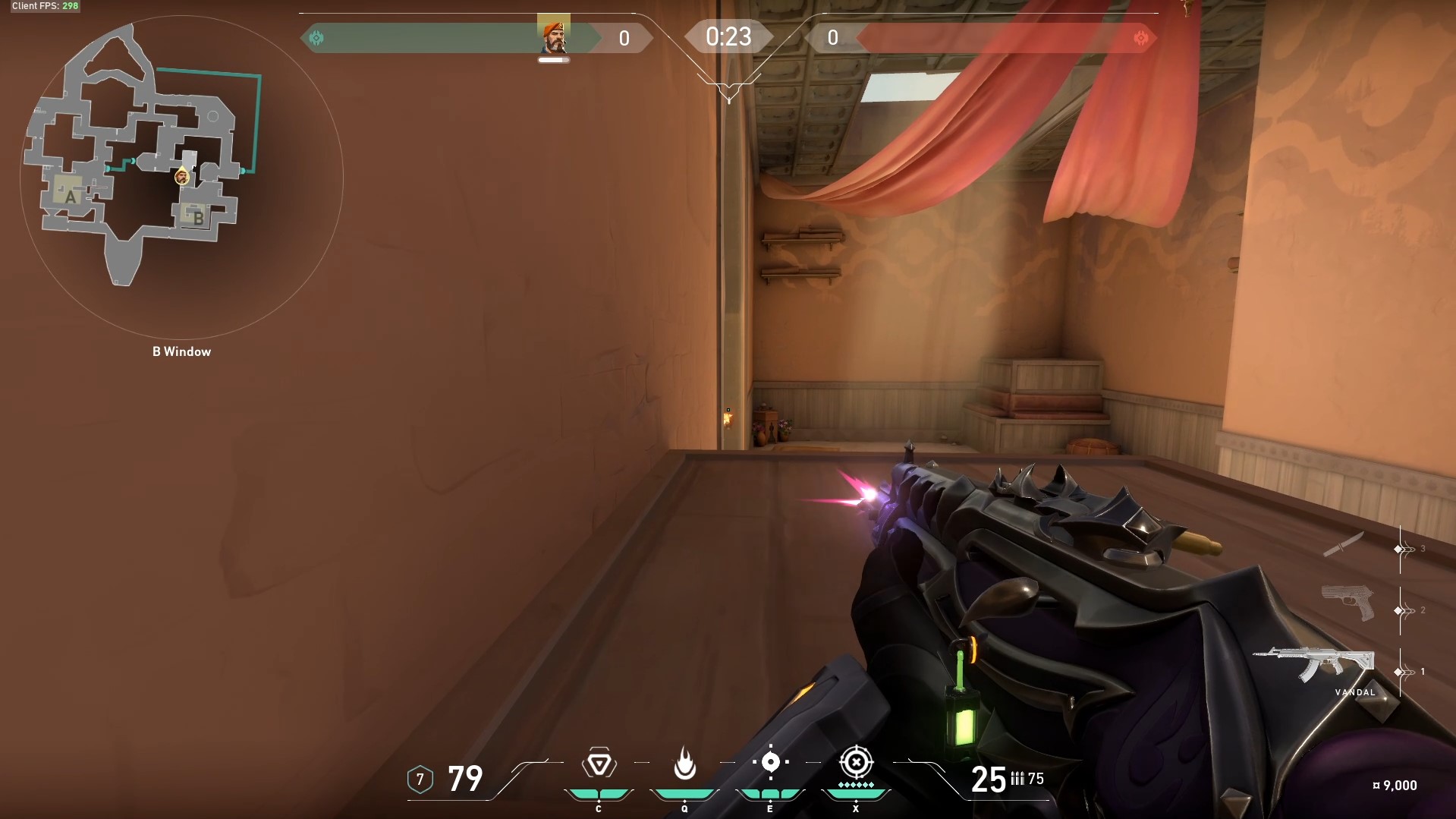Switch to the pistol sidearm slot
1456x819 pixels.
point(1348,603)
